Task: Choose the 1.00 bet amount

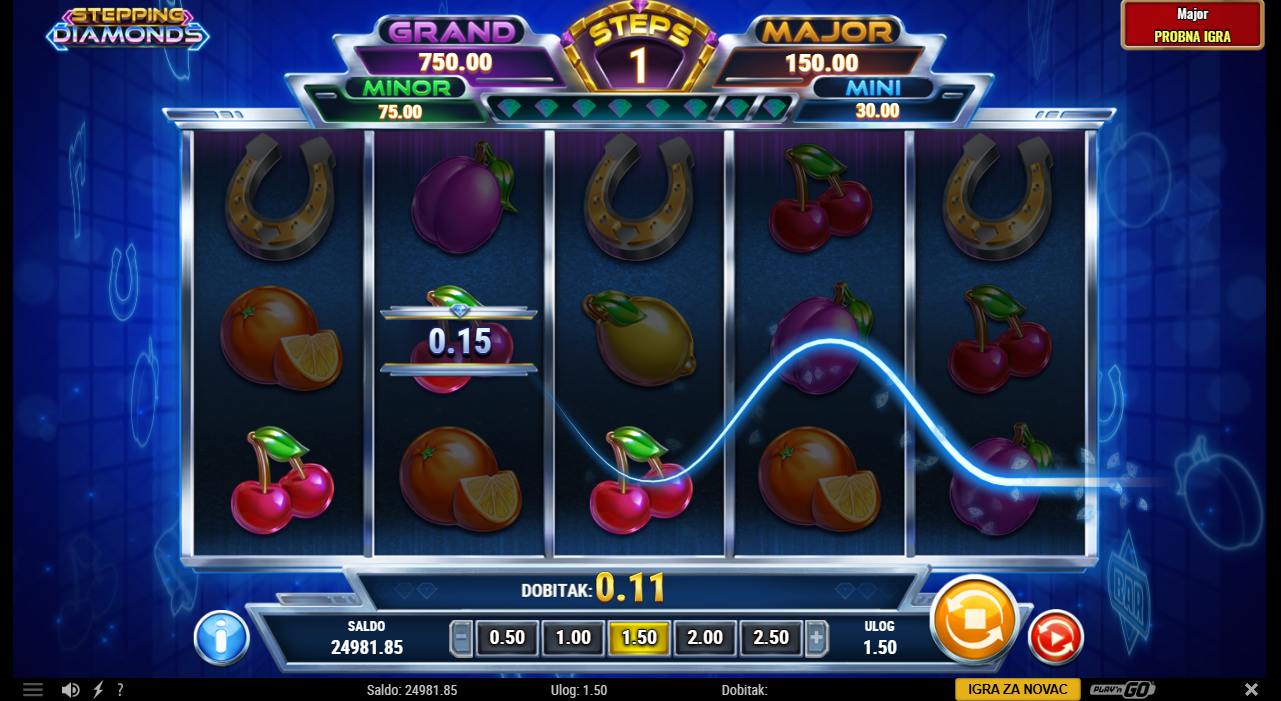Action: [573, 638]
